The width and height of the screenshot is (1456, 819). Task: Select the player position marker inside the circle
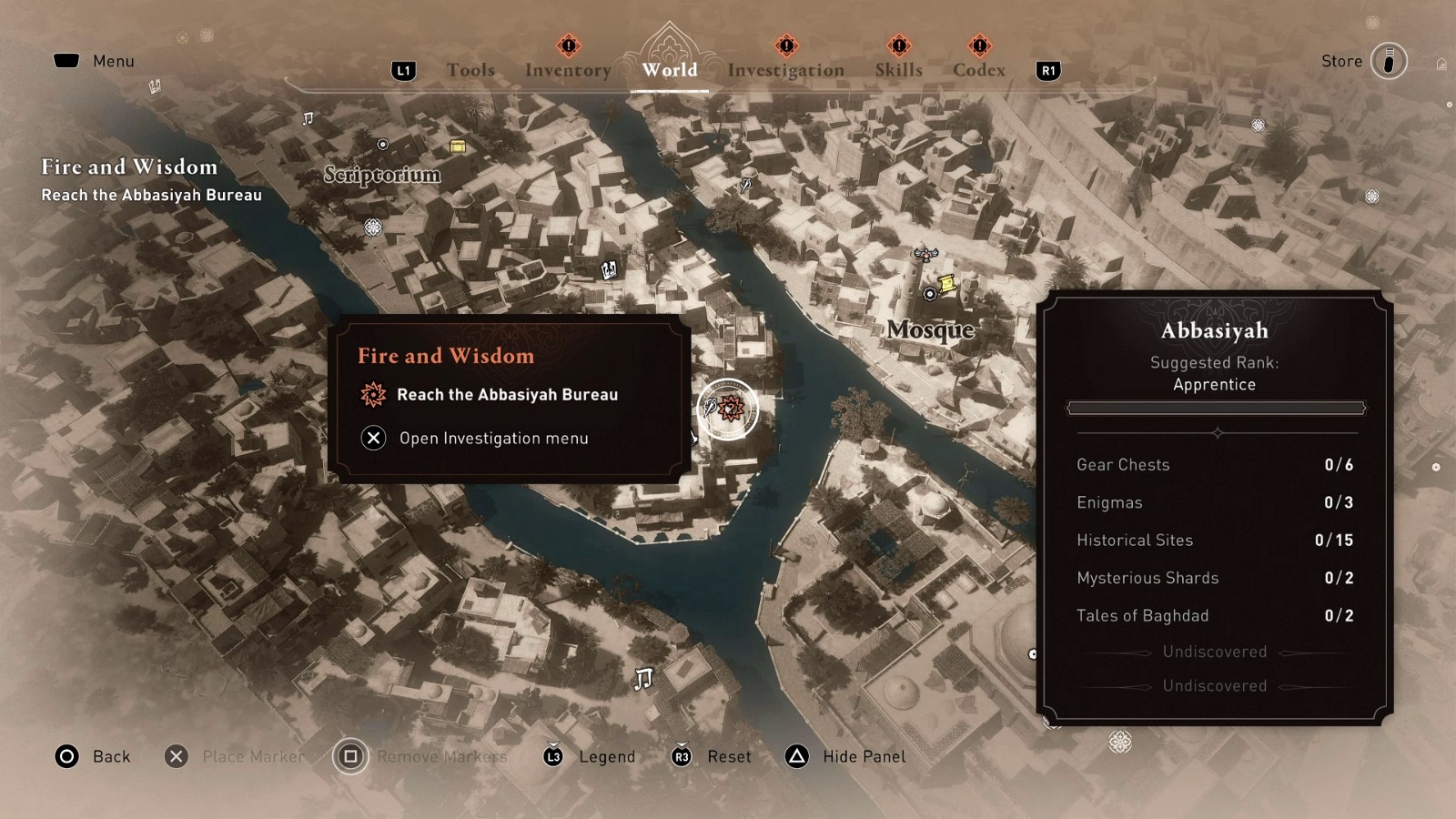tap(709, 408)
